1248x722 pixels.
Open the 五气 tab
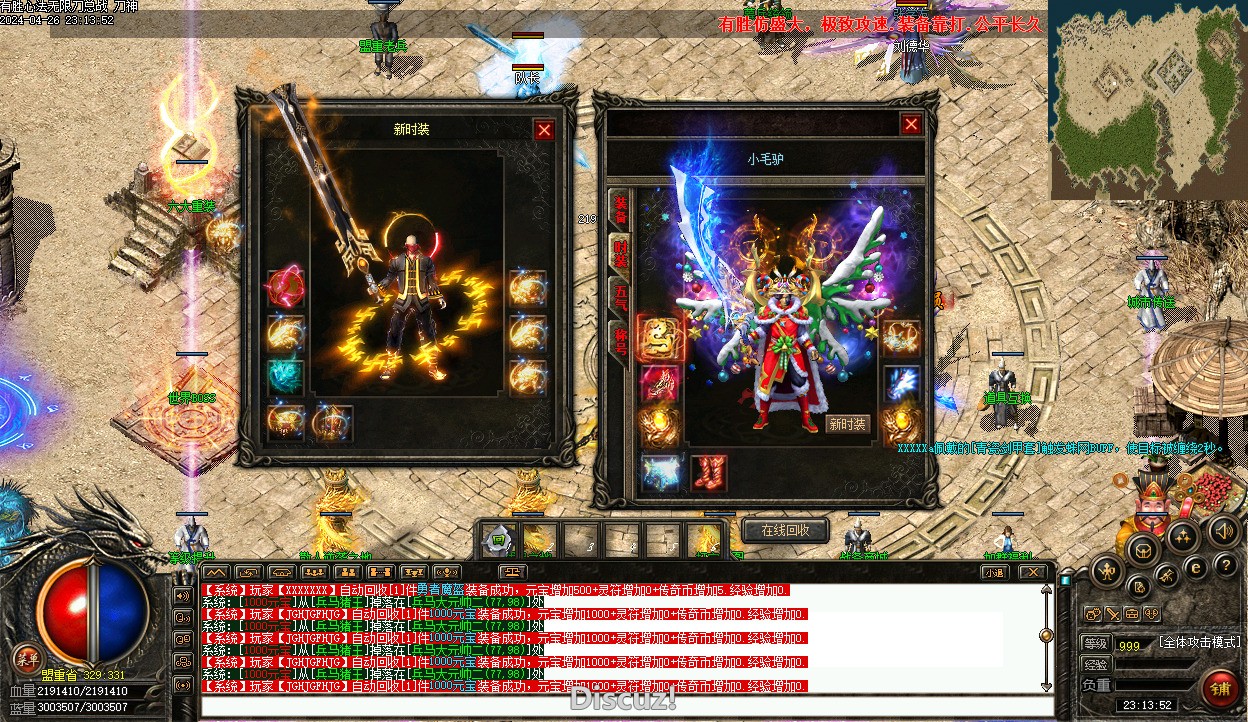coord(620,298)
